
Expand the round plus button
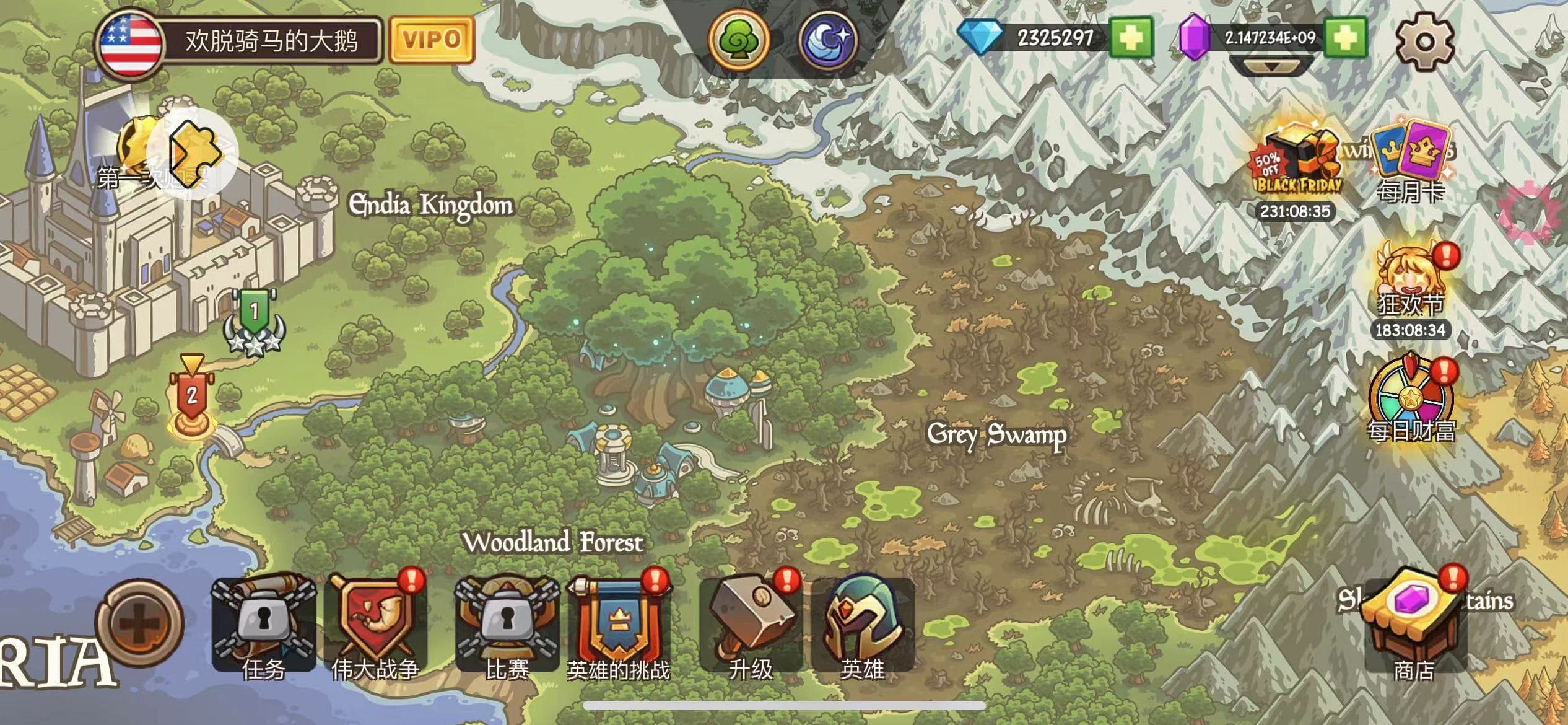tap(139, 623)
